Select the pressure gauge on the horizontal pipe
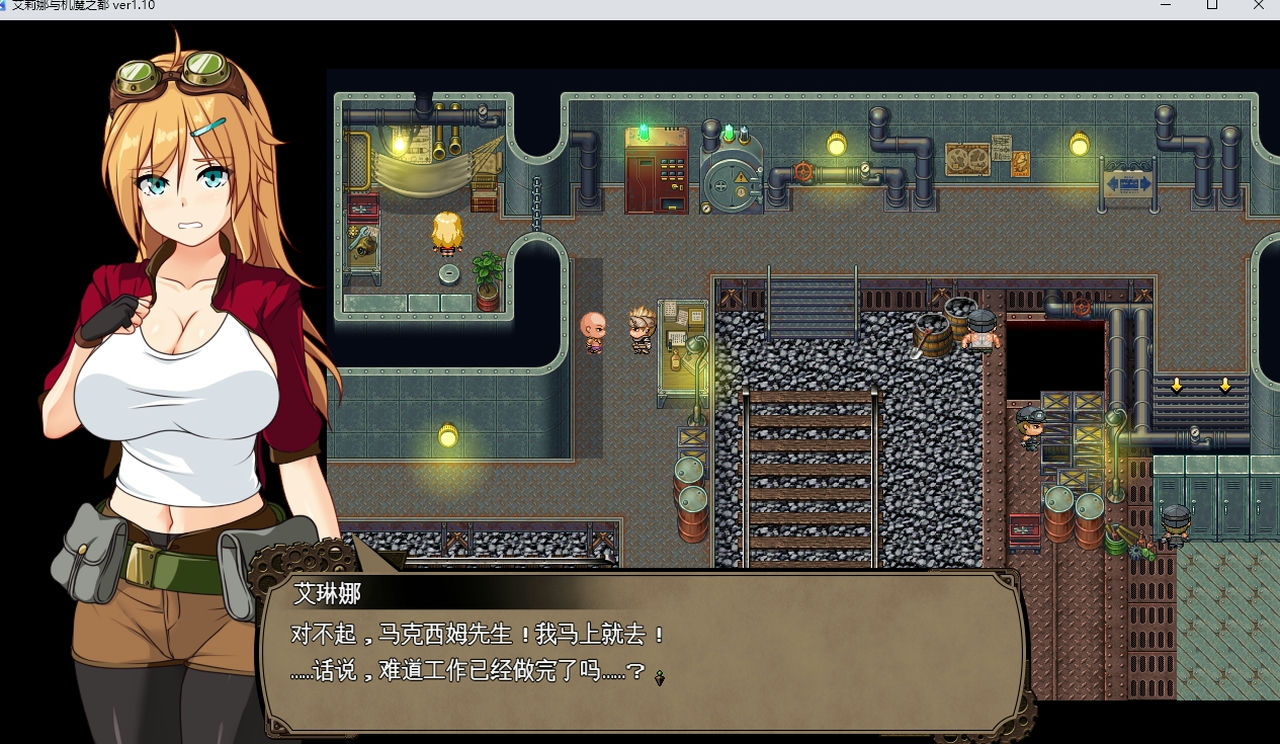1280x744 pixels. pos(866,168)
